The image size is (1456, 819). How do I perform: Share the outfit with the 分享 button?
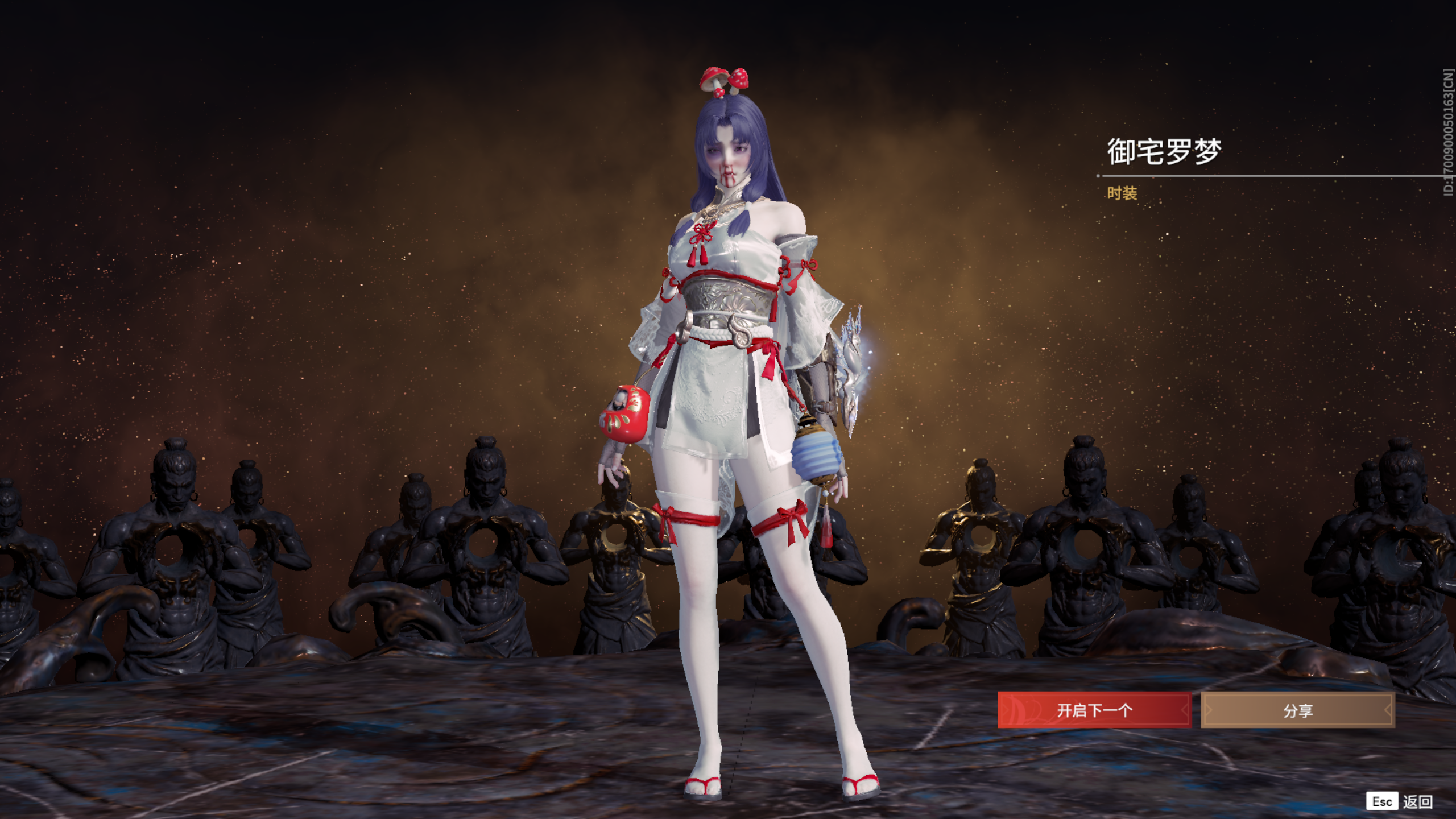point(1297,710)
